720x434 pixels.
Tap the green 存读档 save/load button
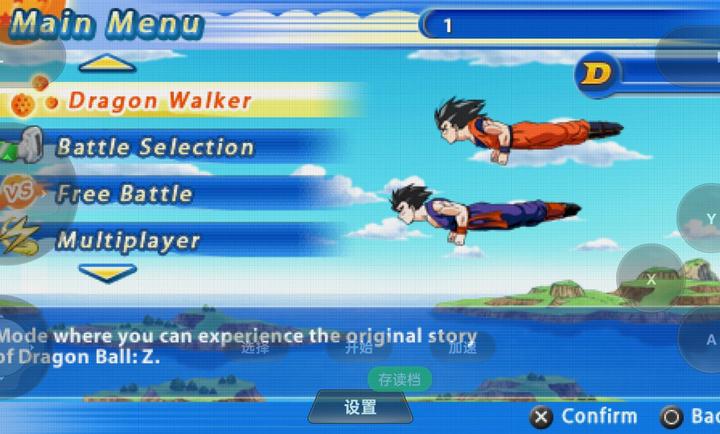pos(400,379)
